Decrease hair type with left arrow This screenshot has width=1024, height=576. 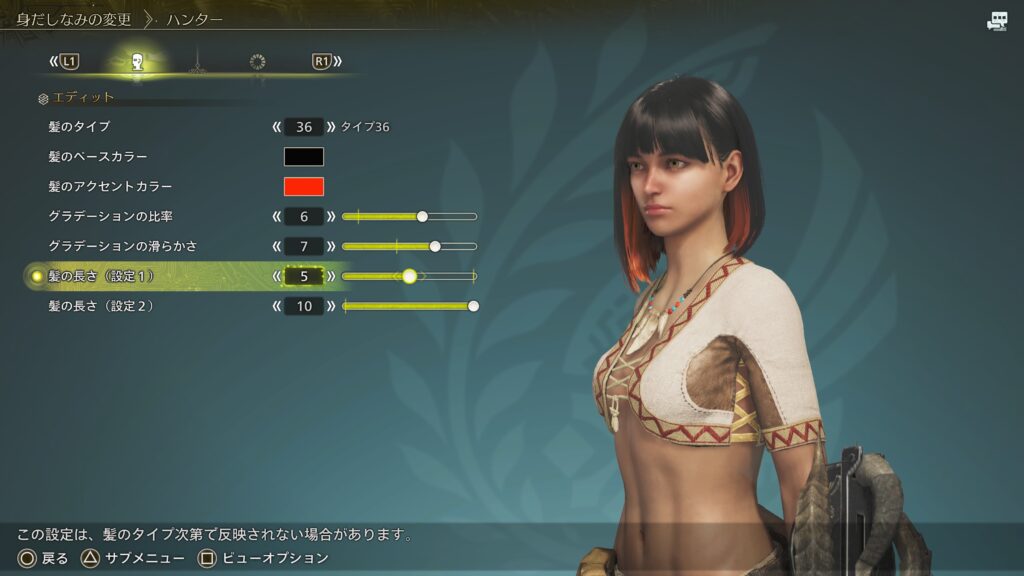coord(276,127)
